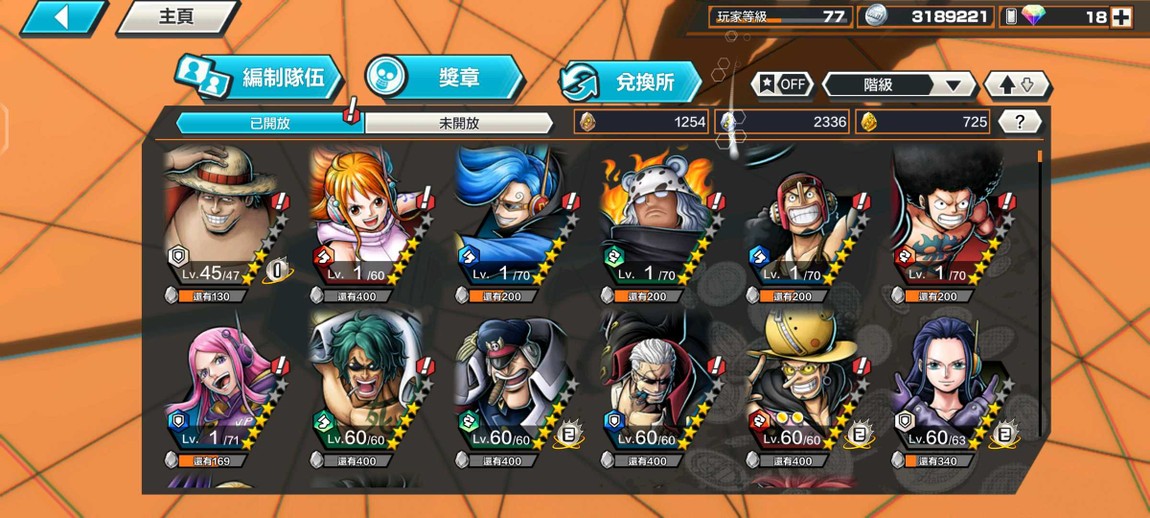This screenshot has height=518, width=1150.
Task: Open the 階級 sort dropdown
Action: pyautogui.click(x=898, y=85)
